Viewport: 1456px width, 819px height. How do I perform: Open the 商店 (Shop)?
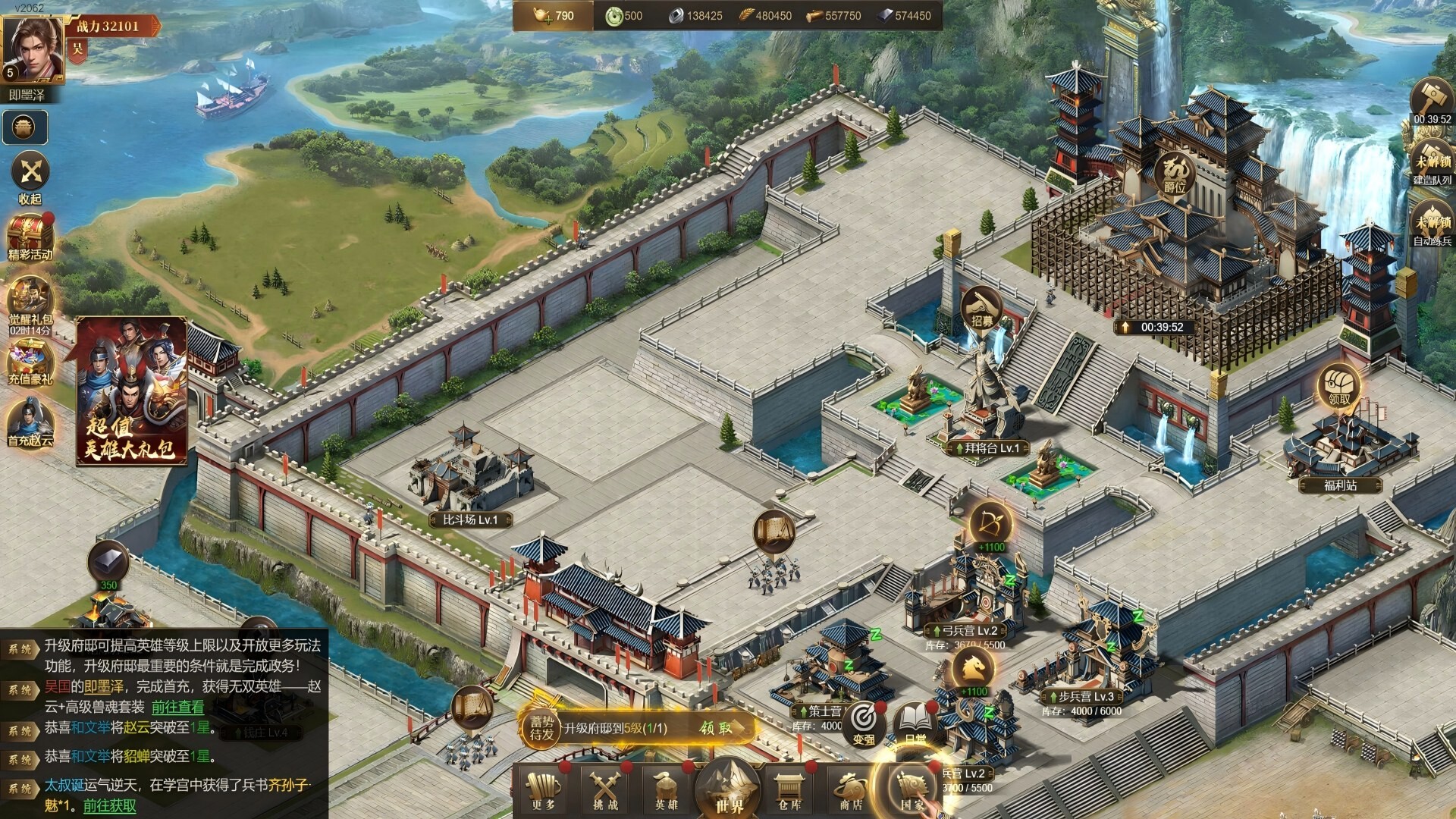click(x=851, y=789)
